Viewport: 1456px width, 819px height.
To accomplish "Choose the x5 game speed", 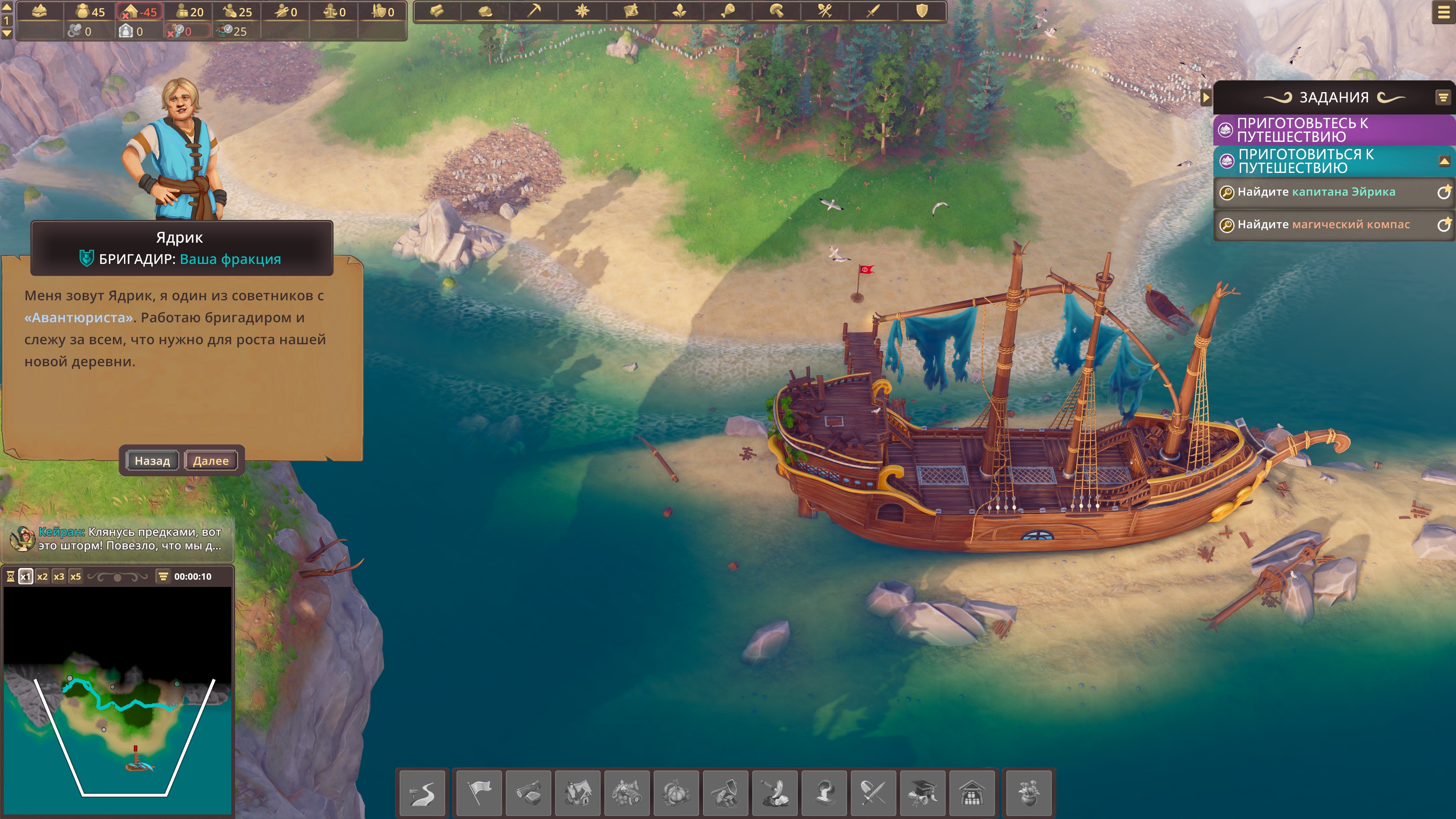I will 75,576.
